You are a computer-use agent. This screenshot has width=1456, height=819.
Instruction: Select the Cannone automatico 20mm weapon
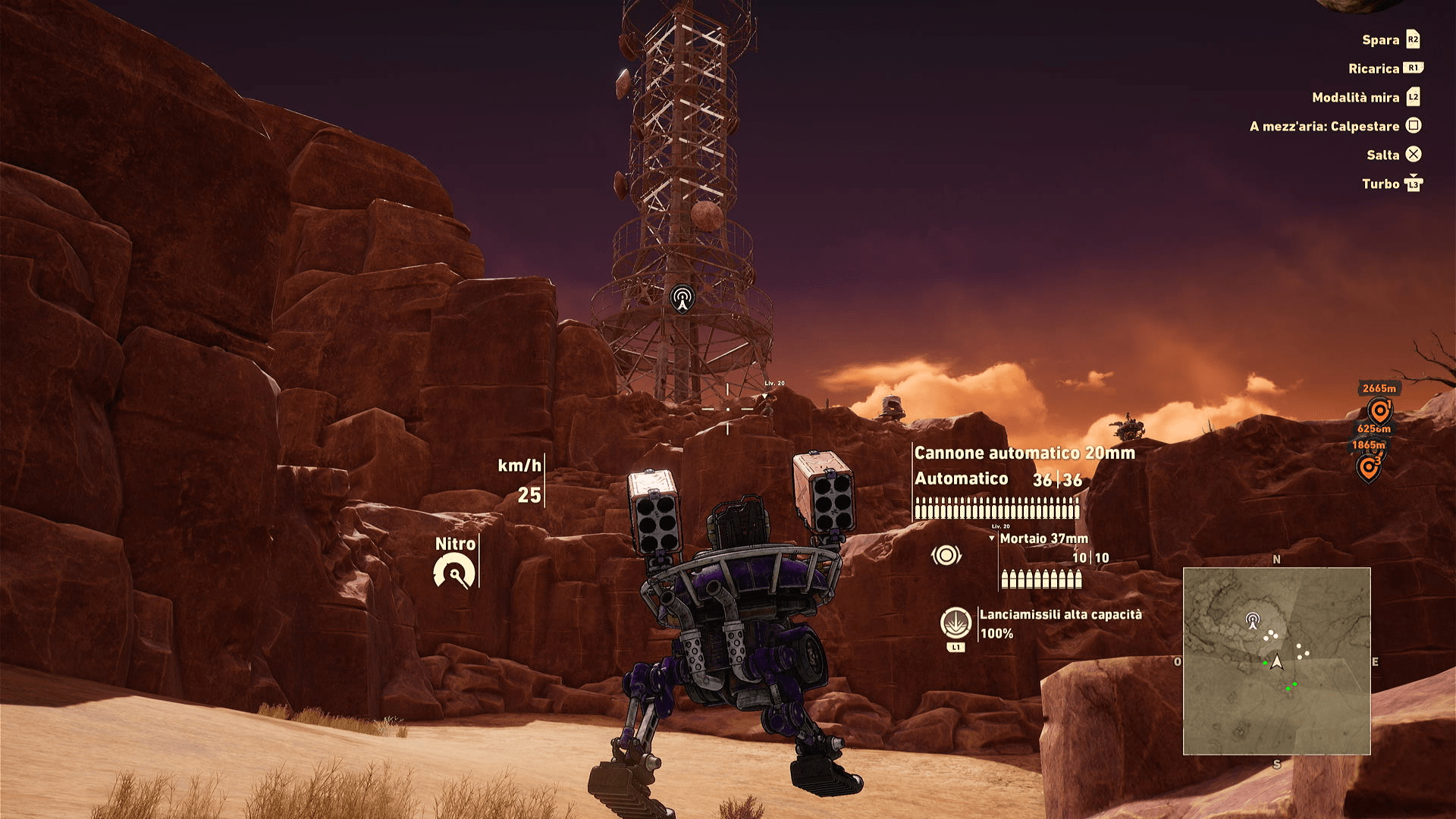(x=1024, y=453)
